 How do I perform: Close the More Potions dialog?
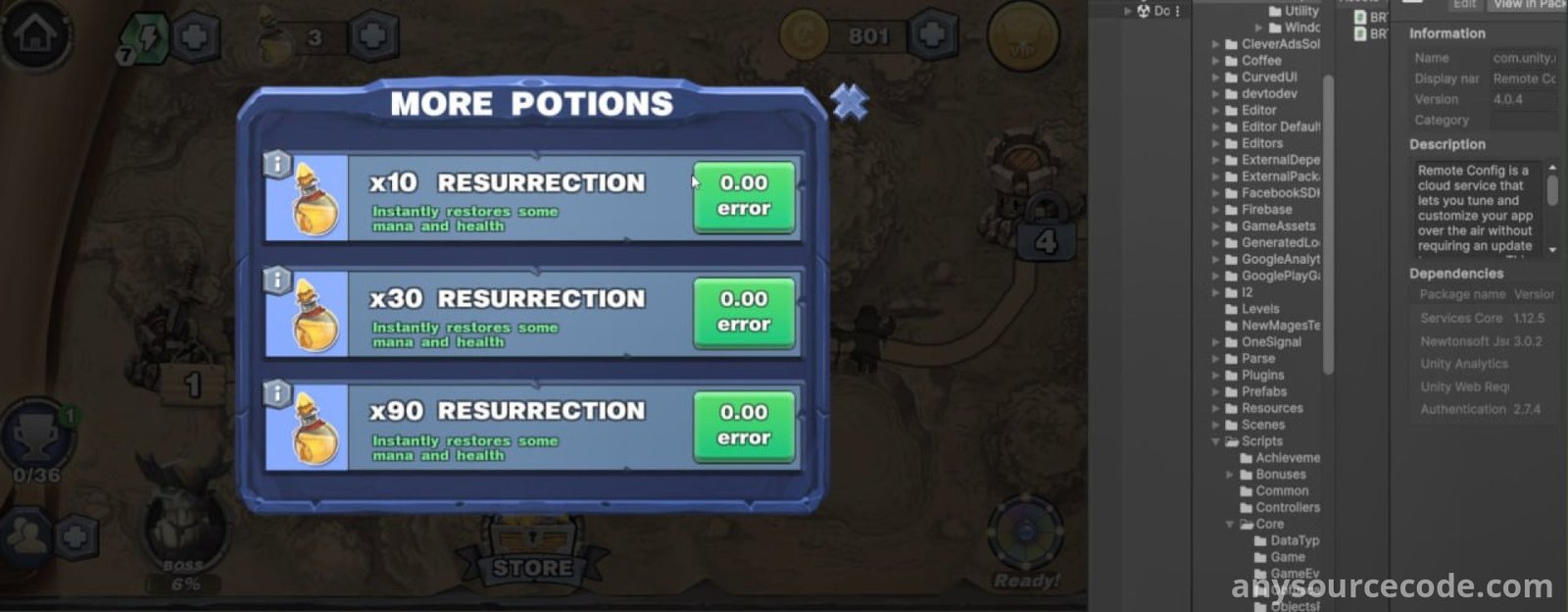tap(850, 101)
